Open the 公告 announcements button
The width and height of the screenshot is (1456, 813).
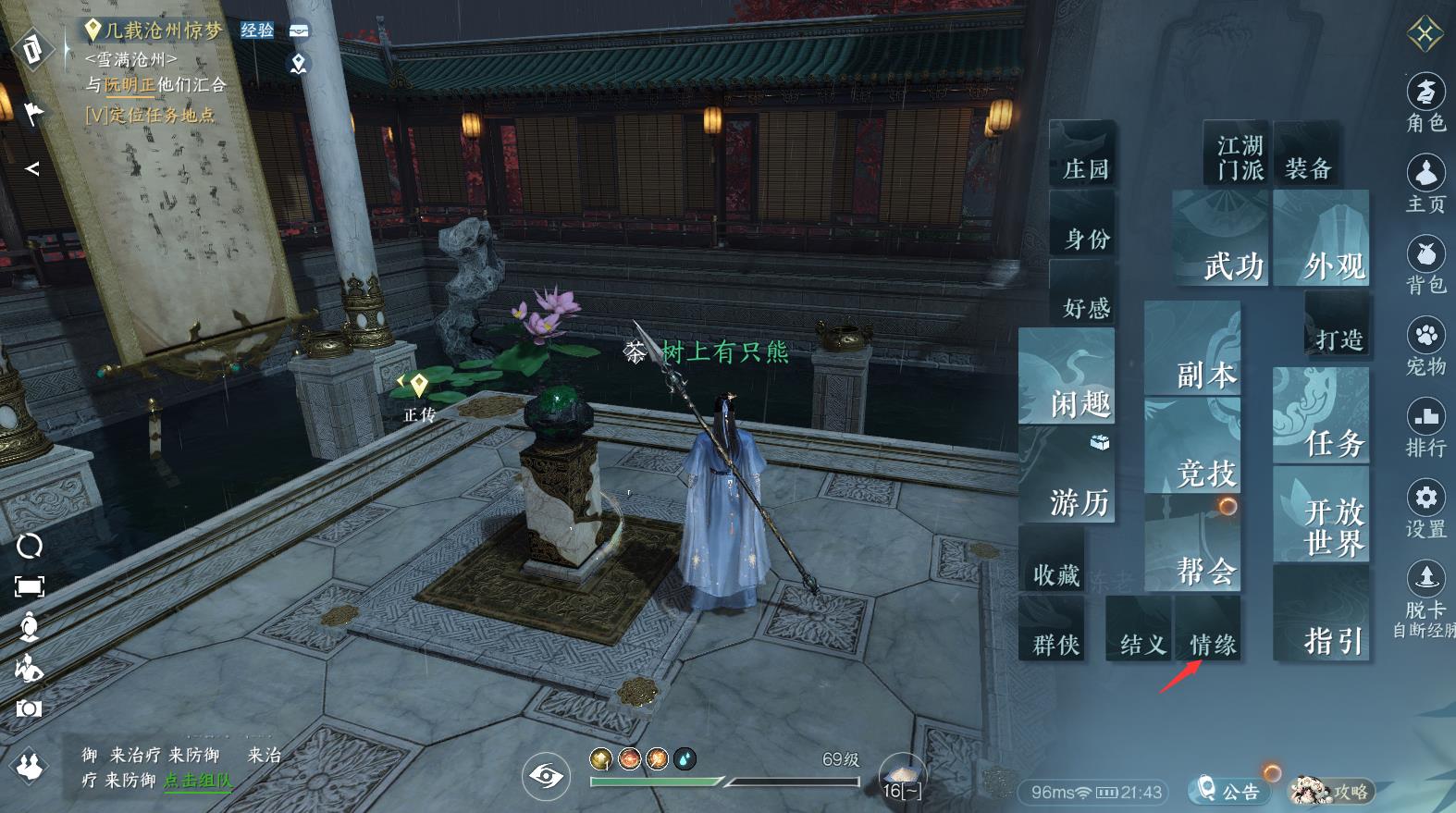pyautogui.click(x=1228, y=791)
